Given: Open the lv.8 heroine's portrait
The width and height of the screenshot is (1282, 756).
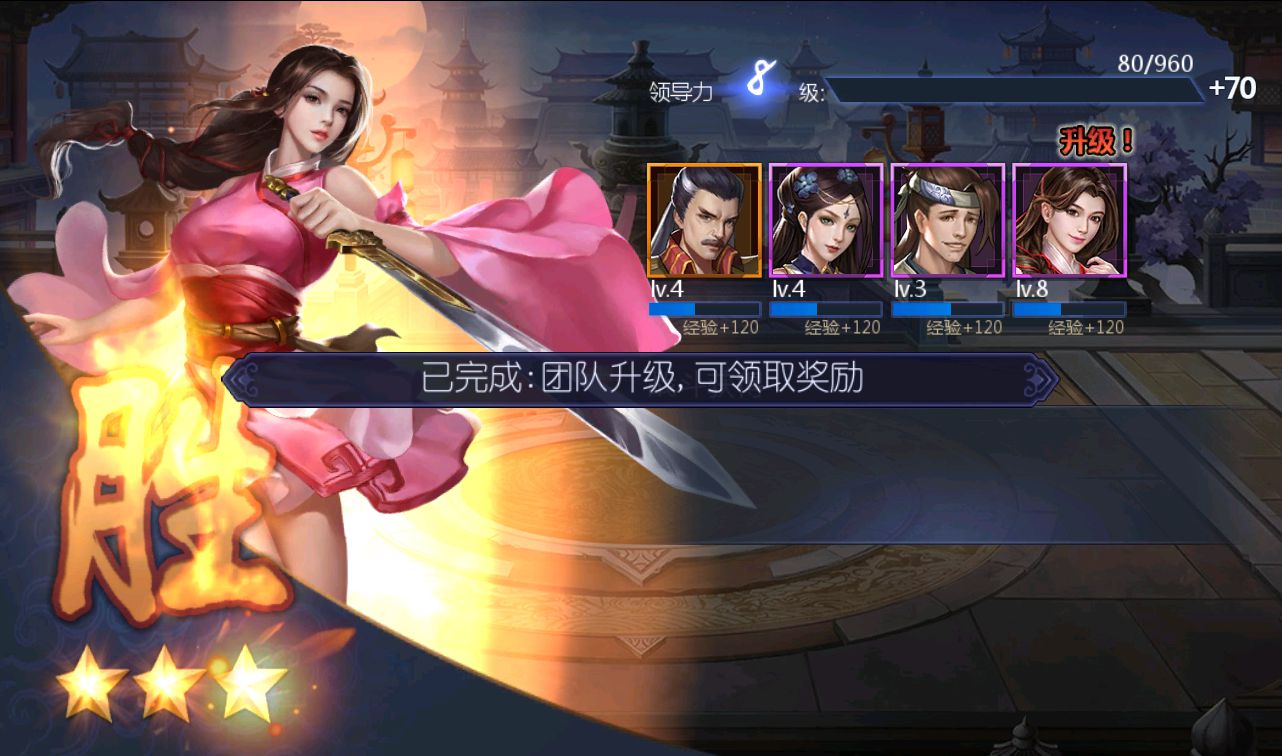Looking at the screenshot, I should (1069, 220).
